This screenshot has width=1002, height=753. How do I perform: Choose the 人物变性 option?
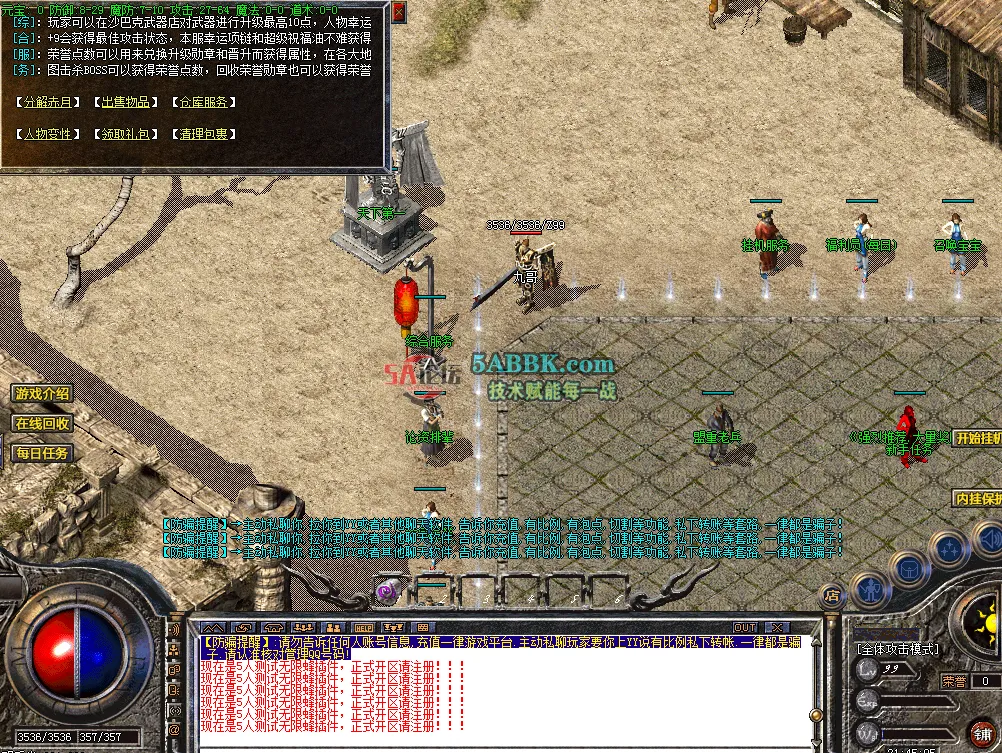[x=48, y=134]
